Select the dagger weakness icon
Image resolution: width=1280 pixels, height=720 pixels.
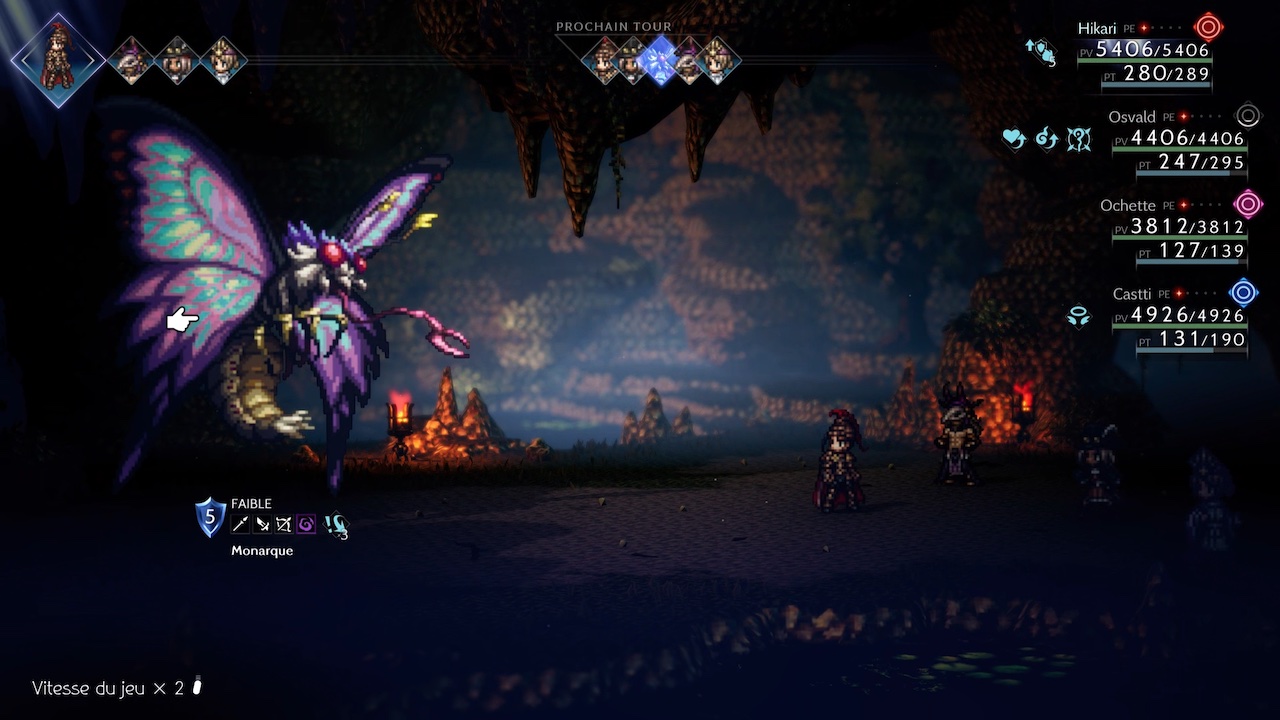coord(262,524)
